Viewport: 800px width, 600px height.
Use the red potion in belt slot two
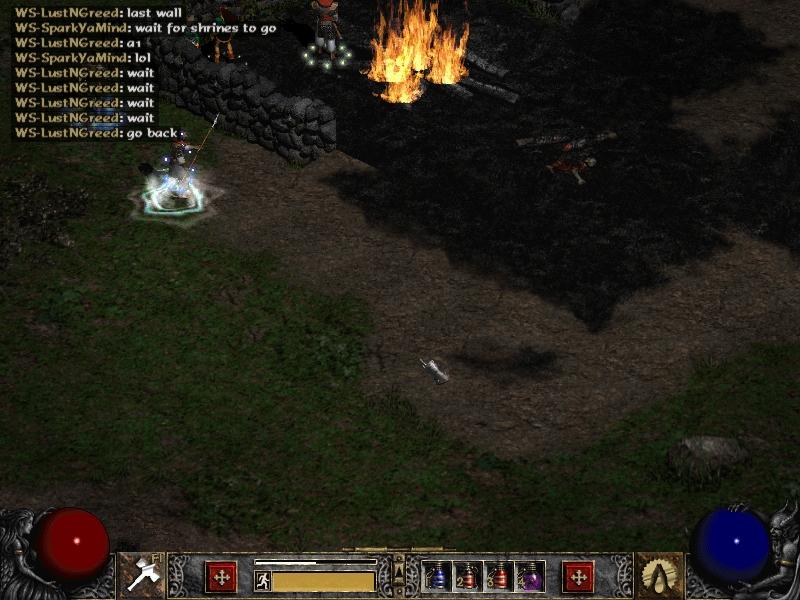point(468,576)
